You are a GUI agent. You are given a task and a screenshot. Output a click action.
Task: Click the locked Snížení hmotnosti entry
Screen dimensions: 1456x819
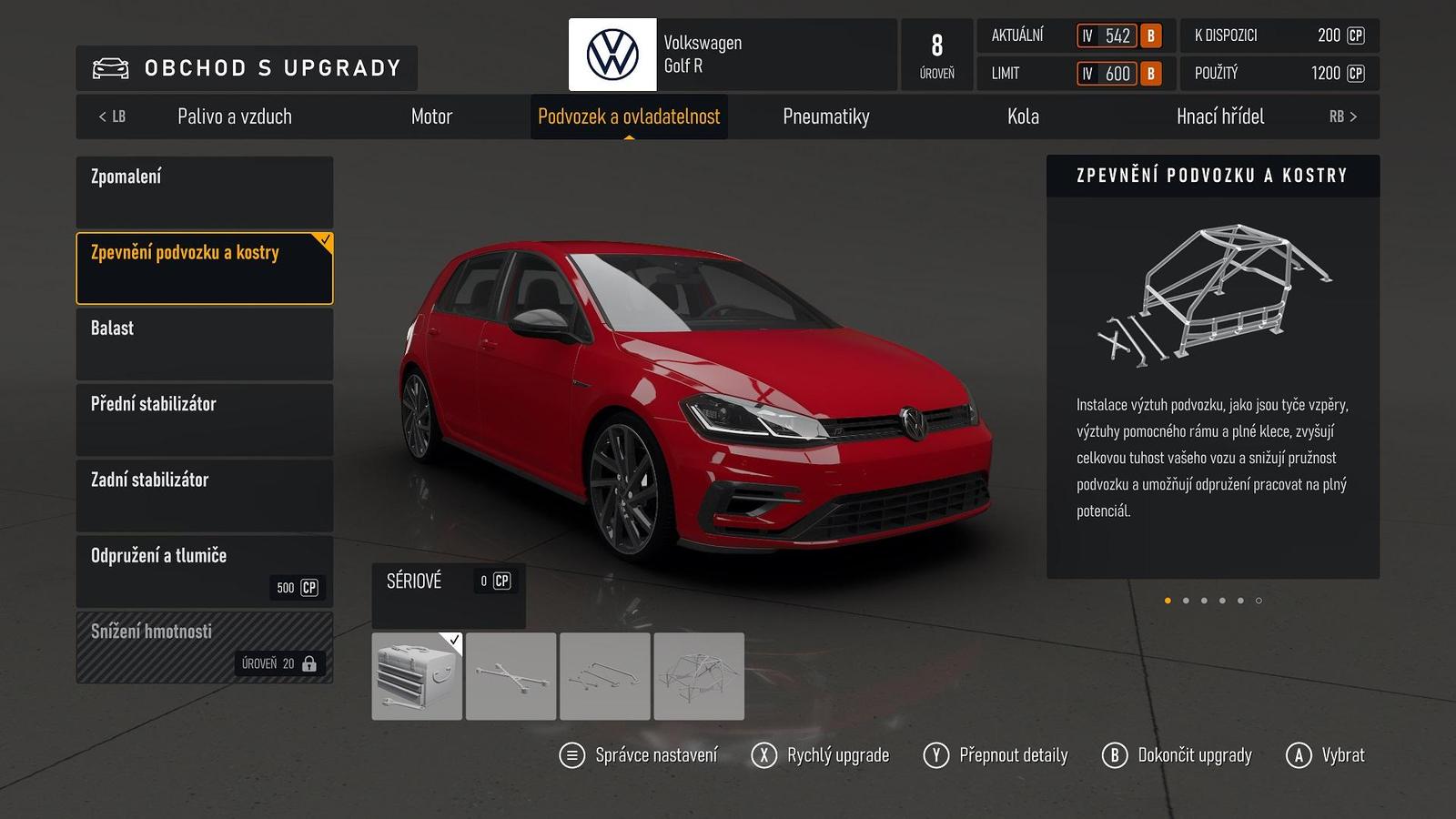point(205,647)
